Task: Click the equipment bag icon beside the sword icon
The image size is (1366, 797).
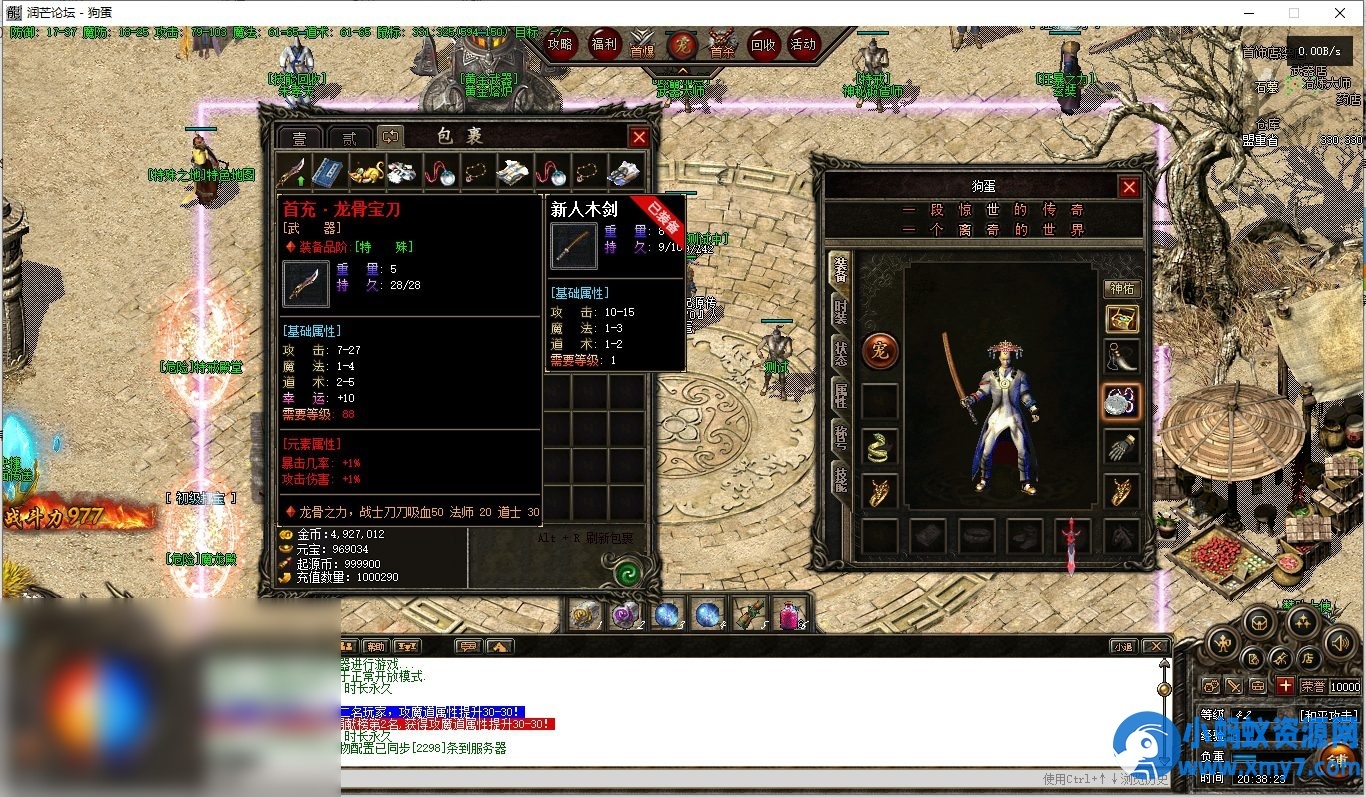Action: (x=1258, y=686)
